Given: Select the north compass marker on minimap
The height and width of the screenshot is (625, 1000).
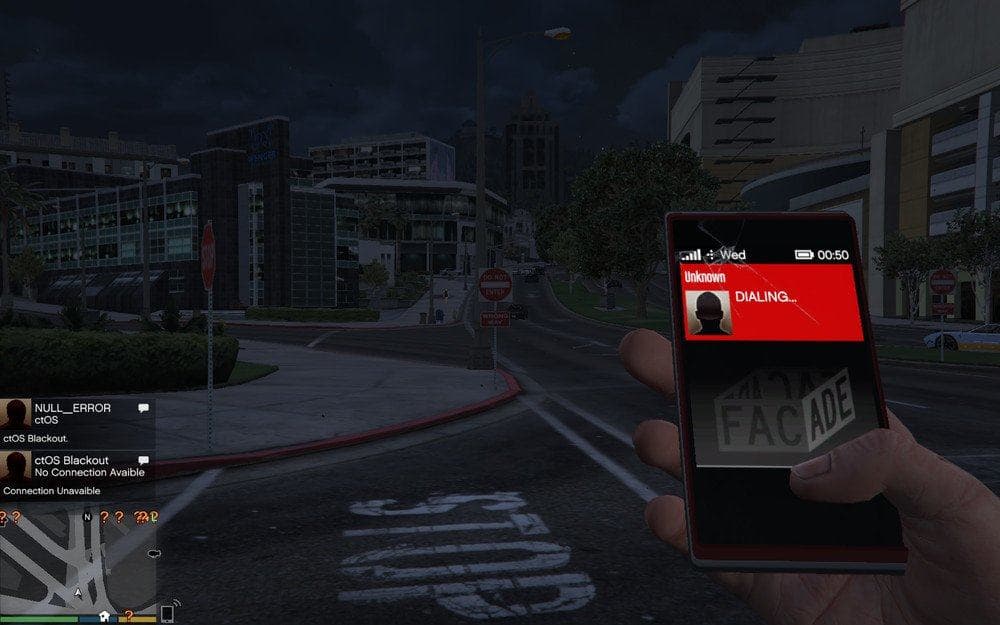Looking at the screenshot, I should click(87, 517).
